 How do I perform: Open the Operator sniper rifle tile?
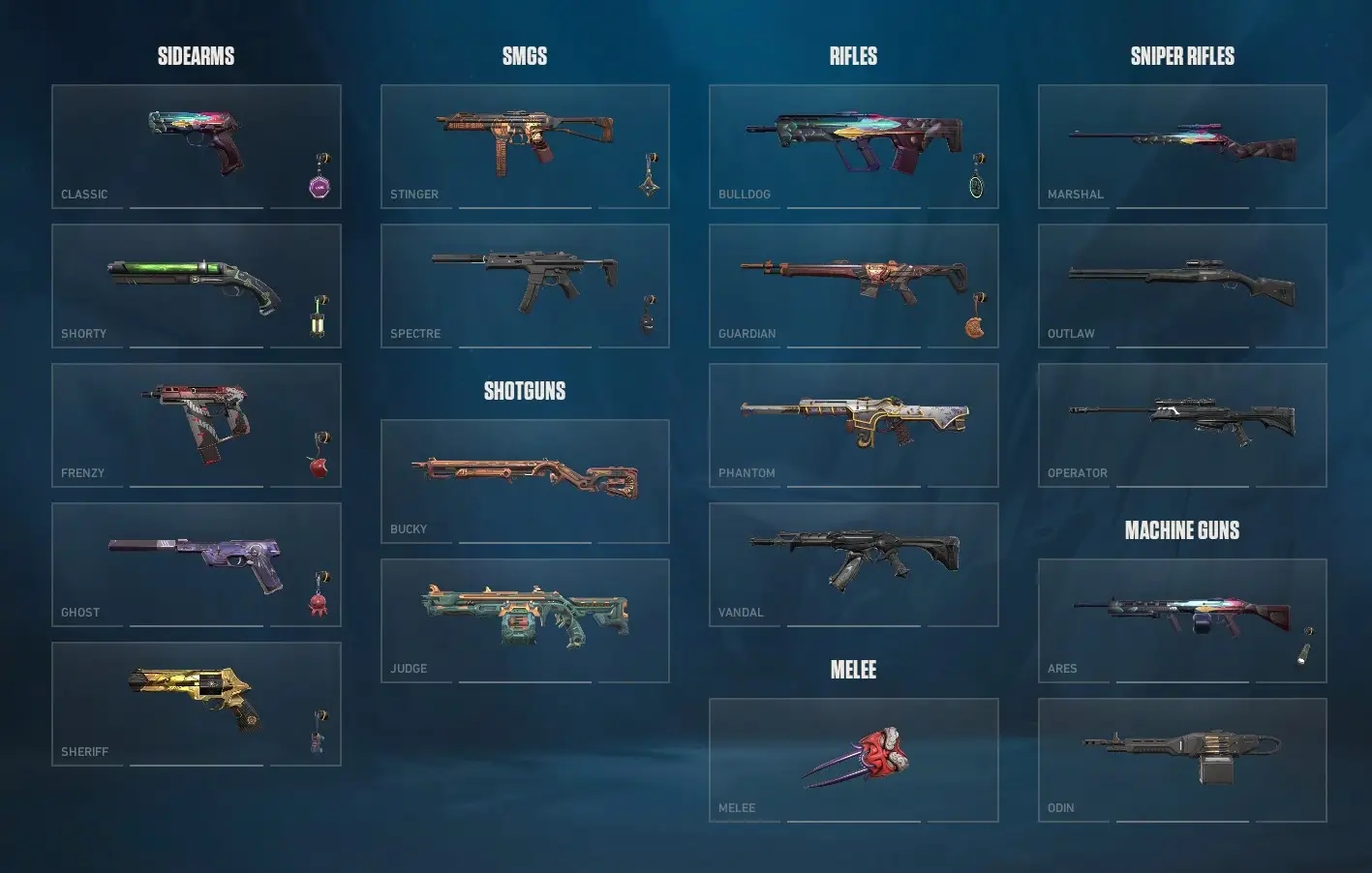tap(1181, 424)
